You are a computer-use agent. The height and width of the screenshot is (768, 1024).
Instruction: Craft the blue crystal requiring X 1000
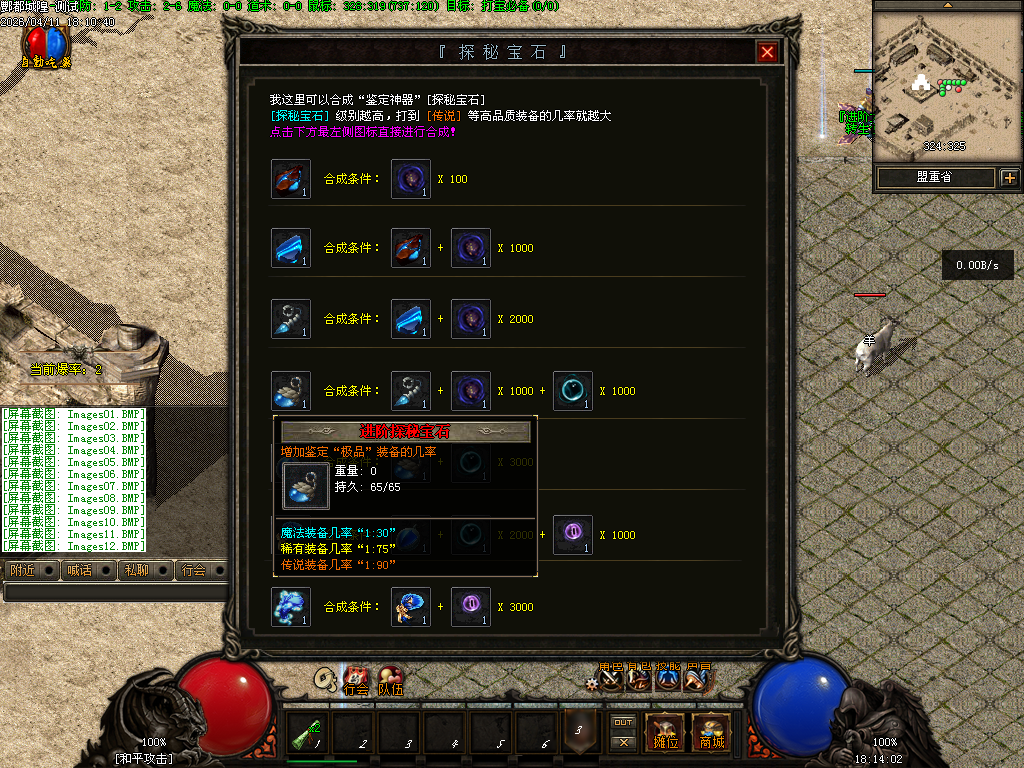(291, 248)
